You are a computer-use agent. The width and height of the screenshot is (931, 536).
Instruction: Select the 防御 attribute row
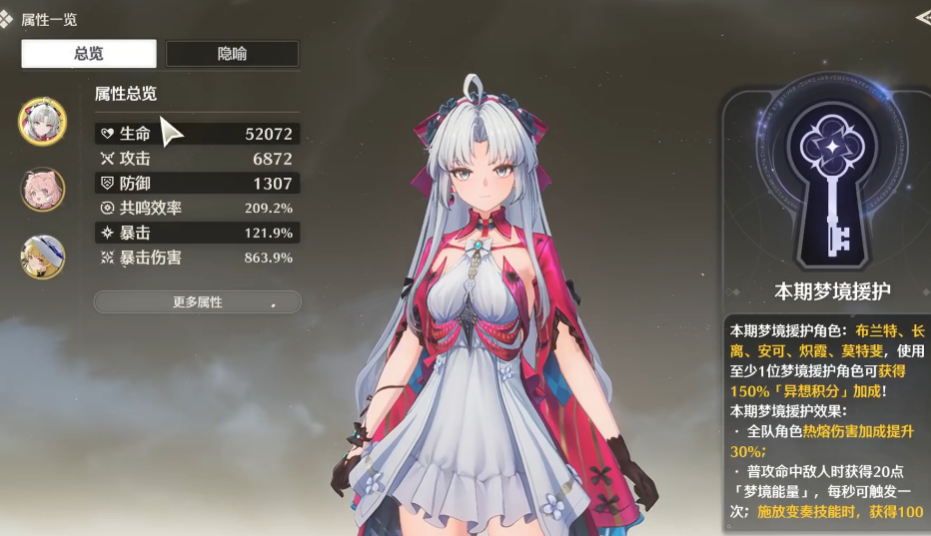coord(196,183)
